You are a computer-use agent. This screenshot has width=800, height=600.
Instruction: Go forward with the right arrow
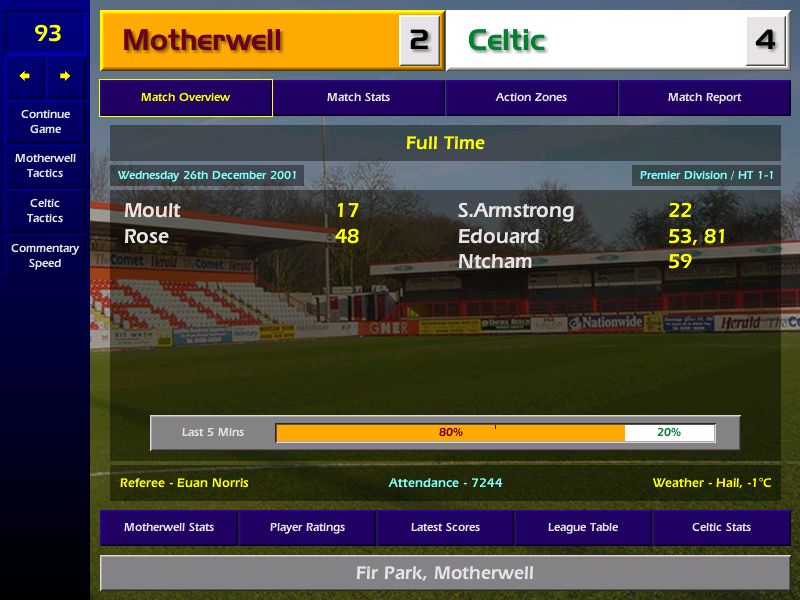65,76
